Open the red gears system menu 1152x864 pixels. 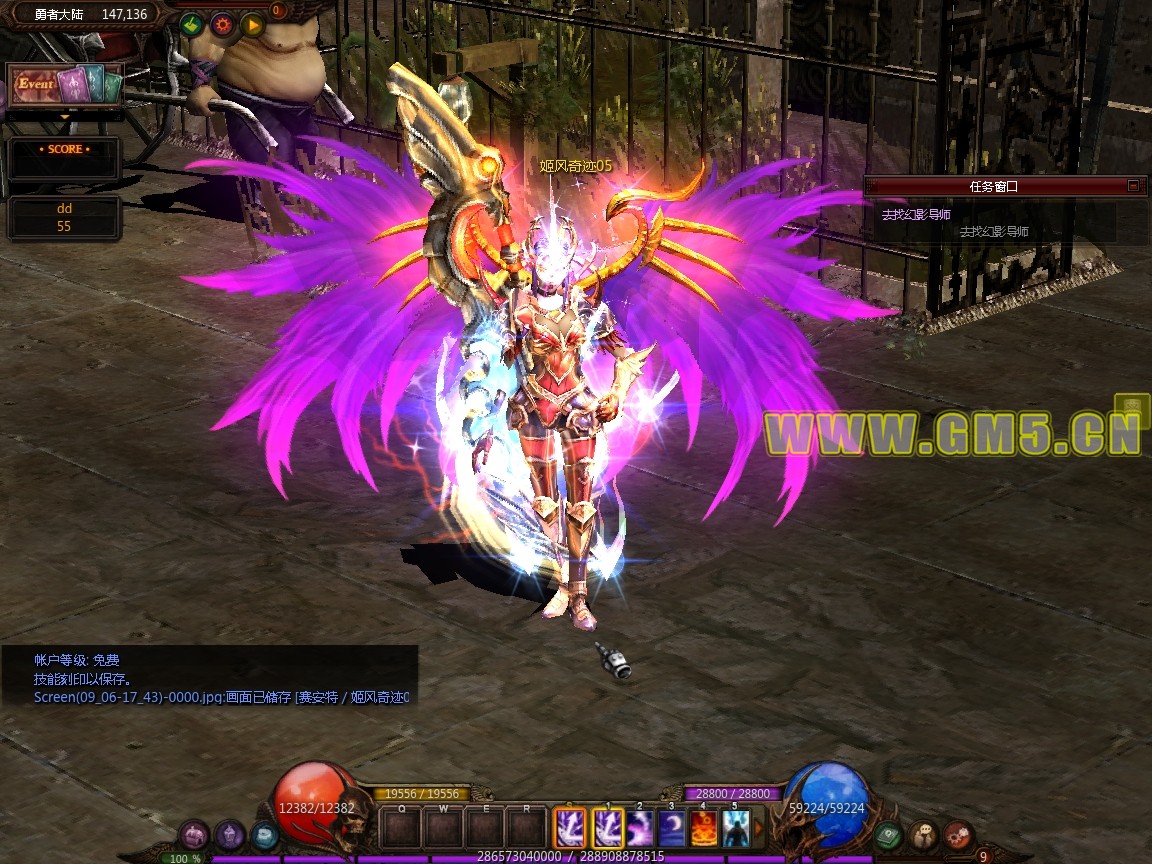pyautogui.click(x=958, y=835)
